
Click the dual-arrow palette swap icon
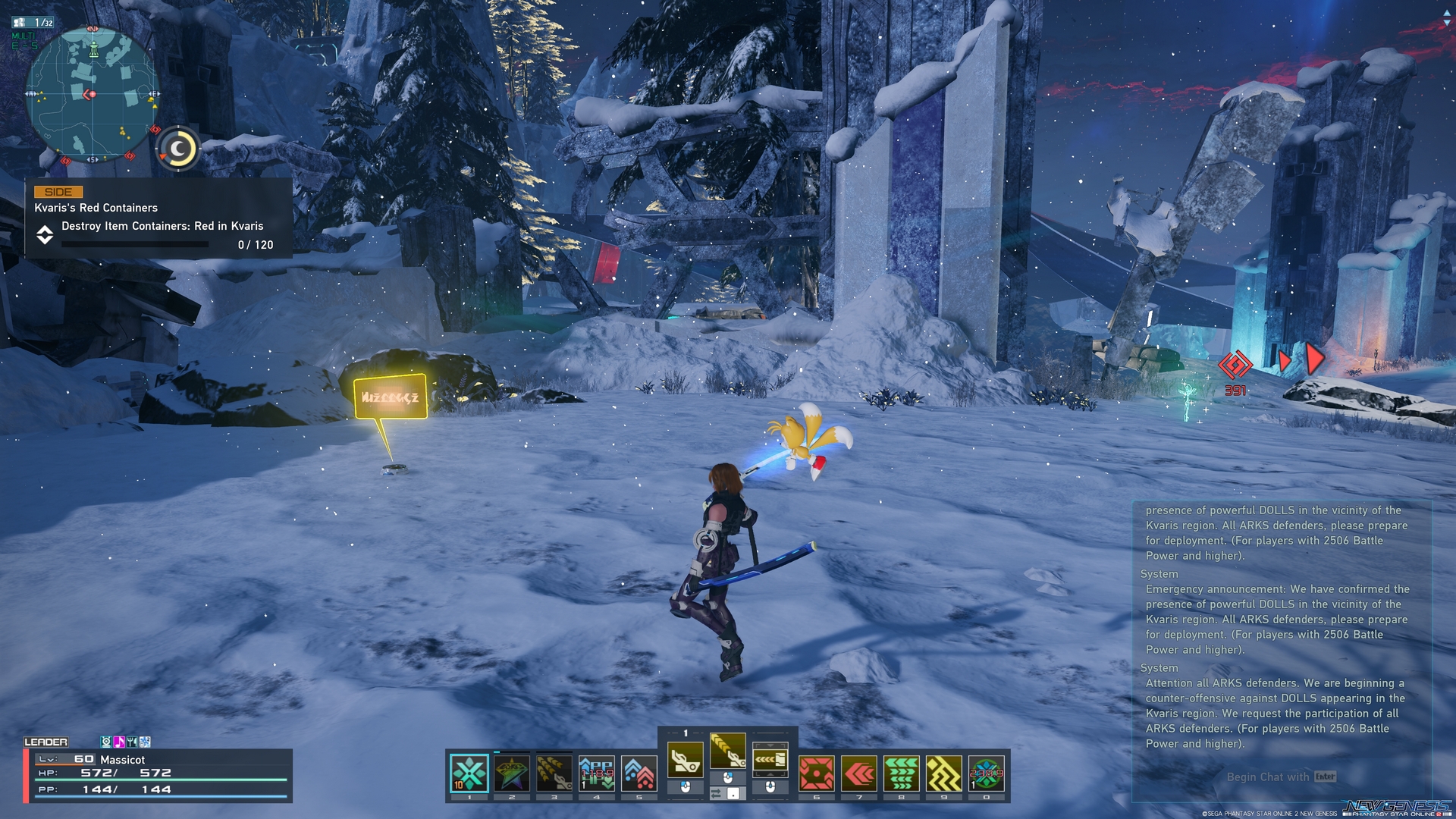716,794
